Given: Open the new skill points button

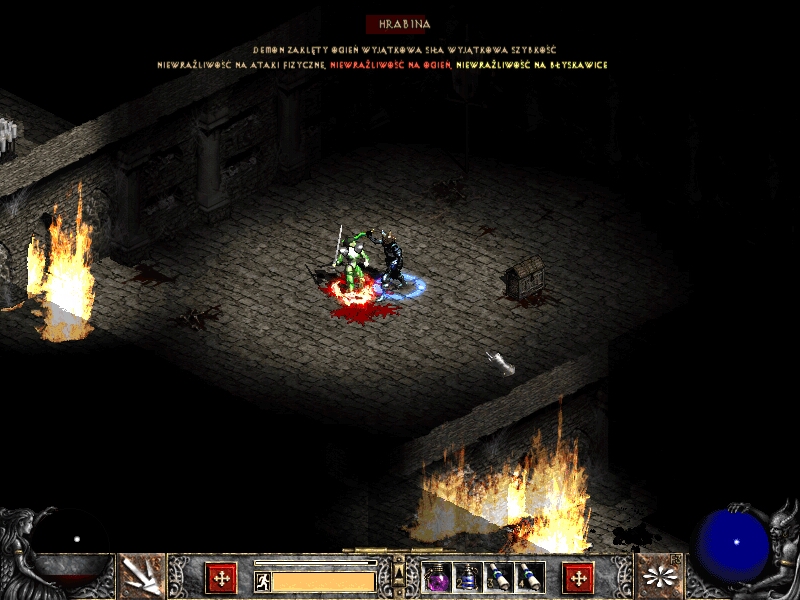Looking at the screenshot, I should (x=578, y=578).
